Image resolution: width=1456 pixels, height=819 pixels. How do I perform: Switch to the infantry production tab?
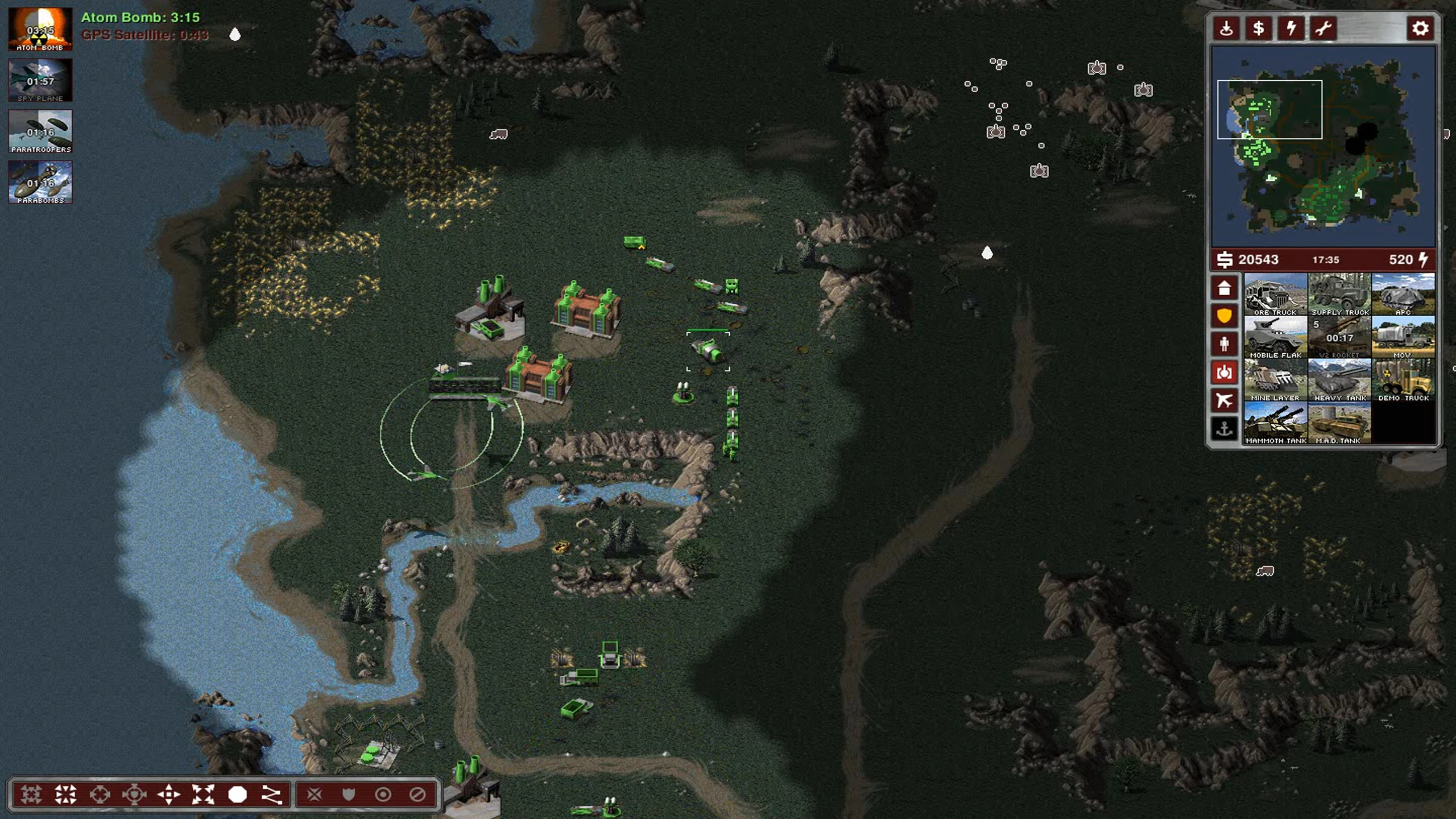click(x=1224, y=344)
